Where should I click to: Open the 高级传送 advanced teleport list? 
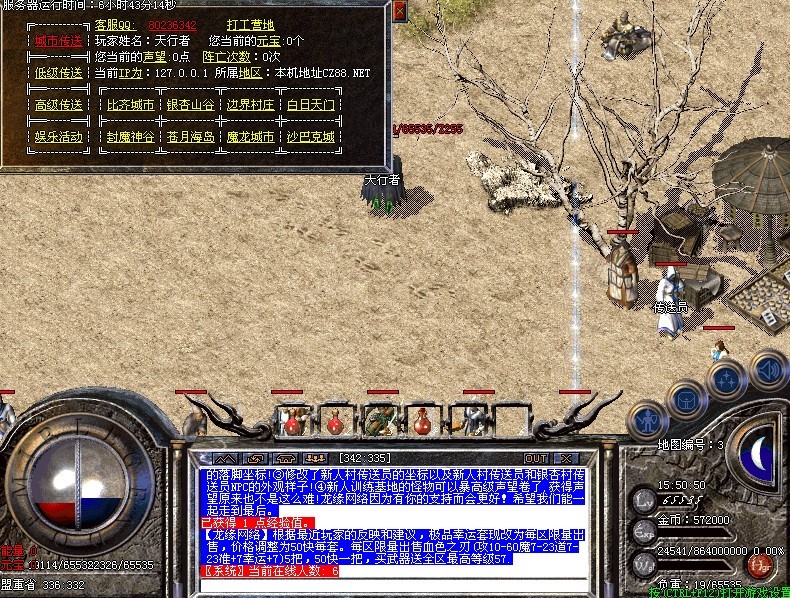[x=58, y=105]
